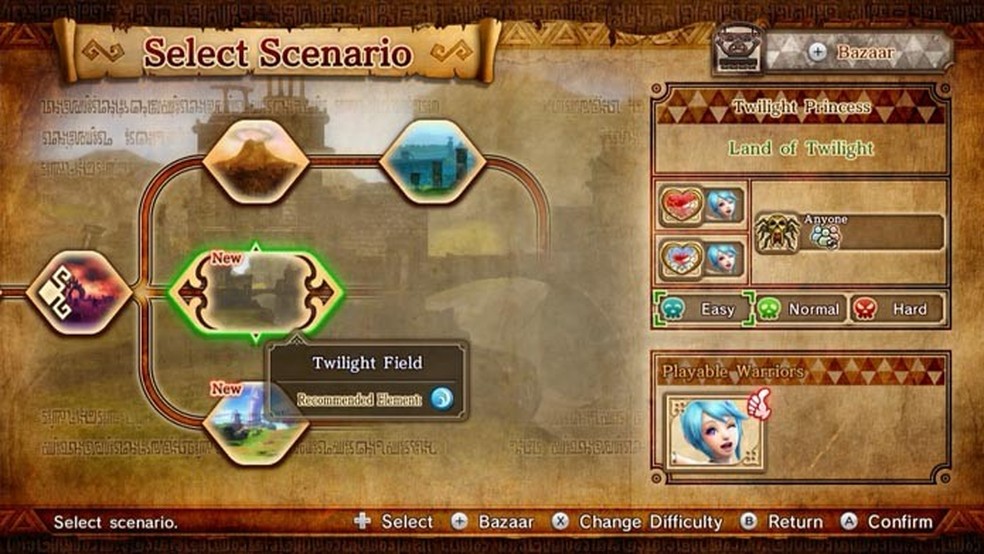Choose Normal difficulty
This screenshot has height=554, width=984.
[799, 309]
